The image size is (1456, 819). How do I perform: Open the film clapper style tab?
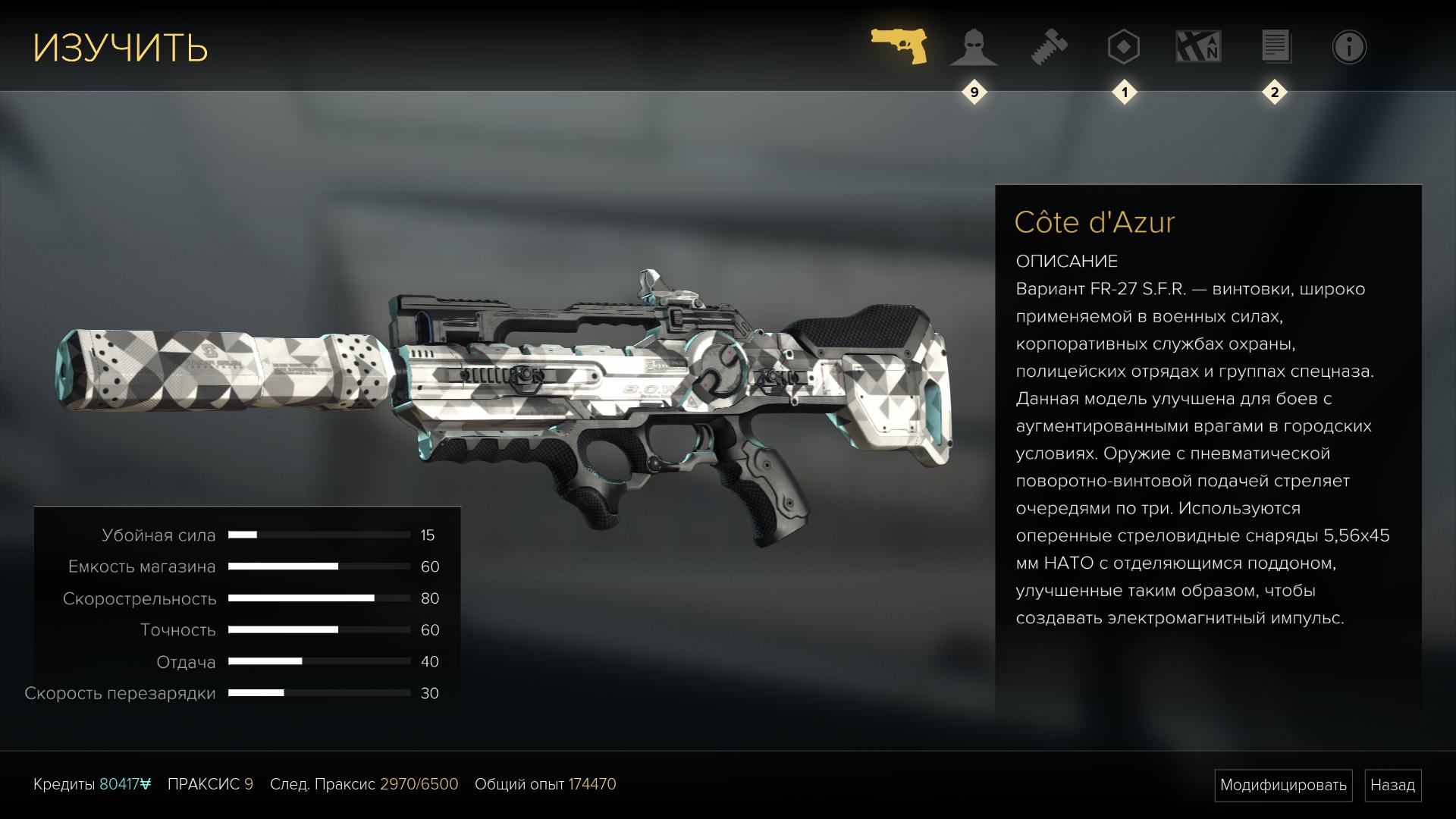(x=1198, y=47)
